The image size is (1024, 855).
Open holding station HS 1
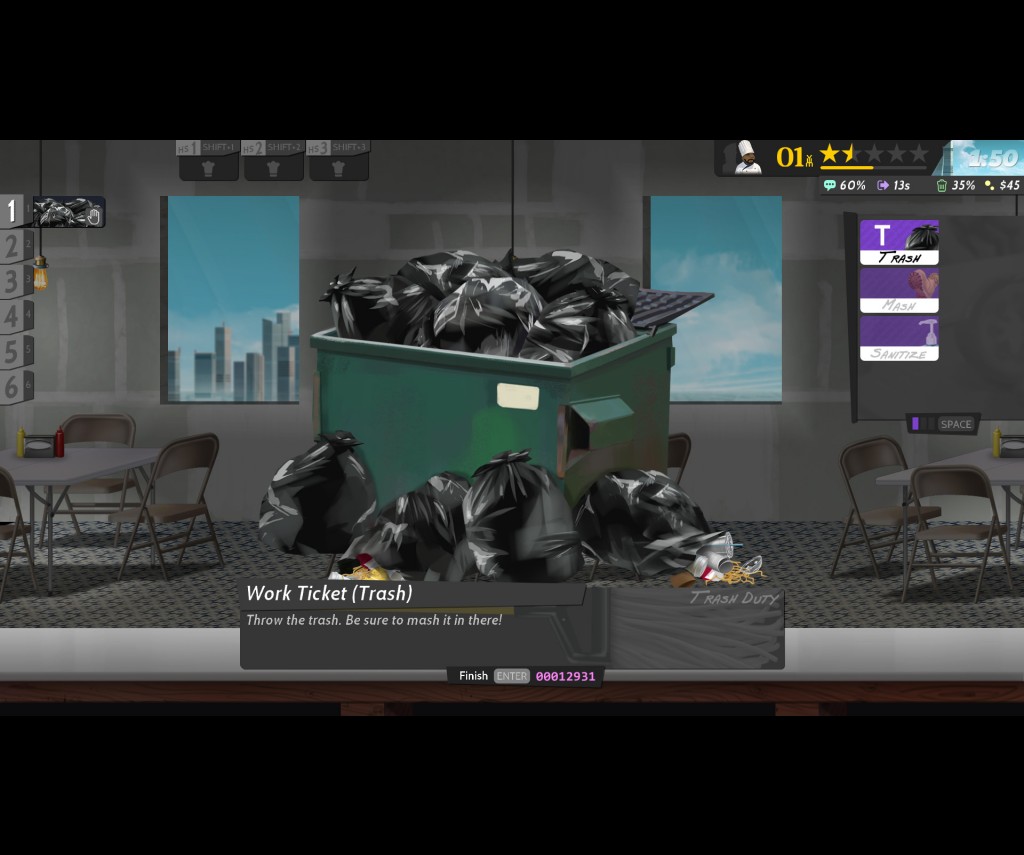pyautogui.click(x=208, y=162)
